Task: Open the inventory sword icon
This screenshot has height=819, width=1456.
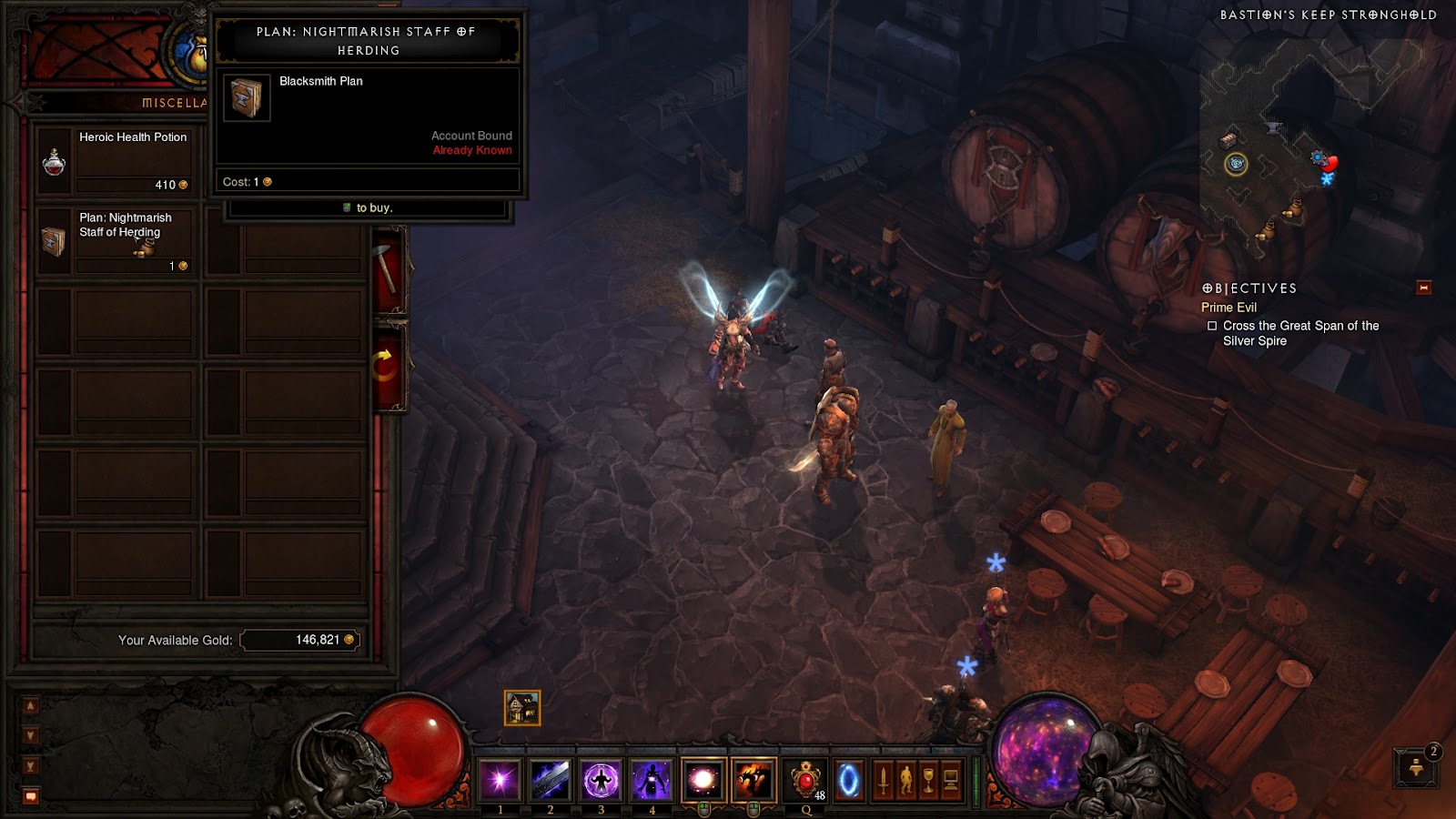Action: (883, 778)
